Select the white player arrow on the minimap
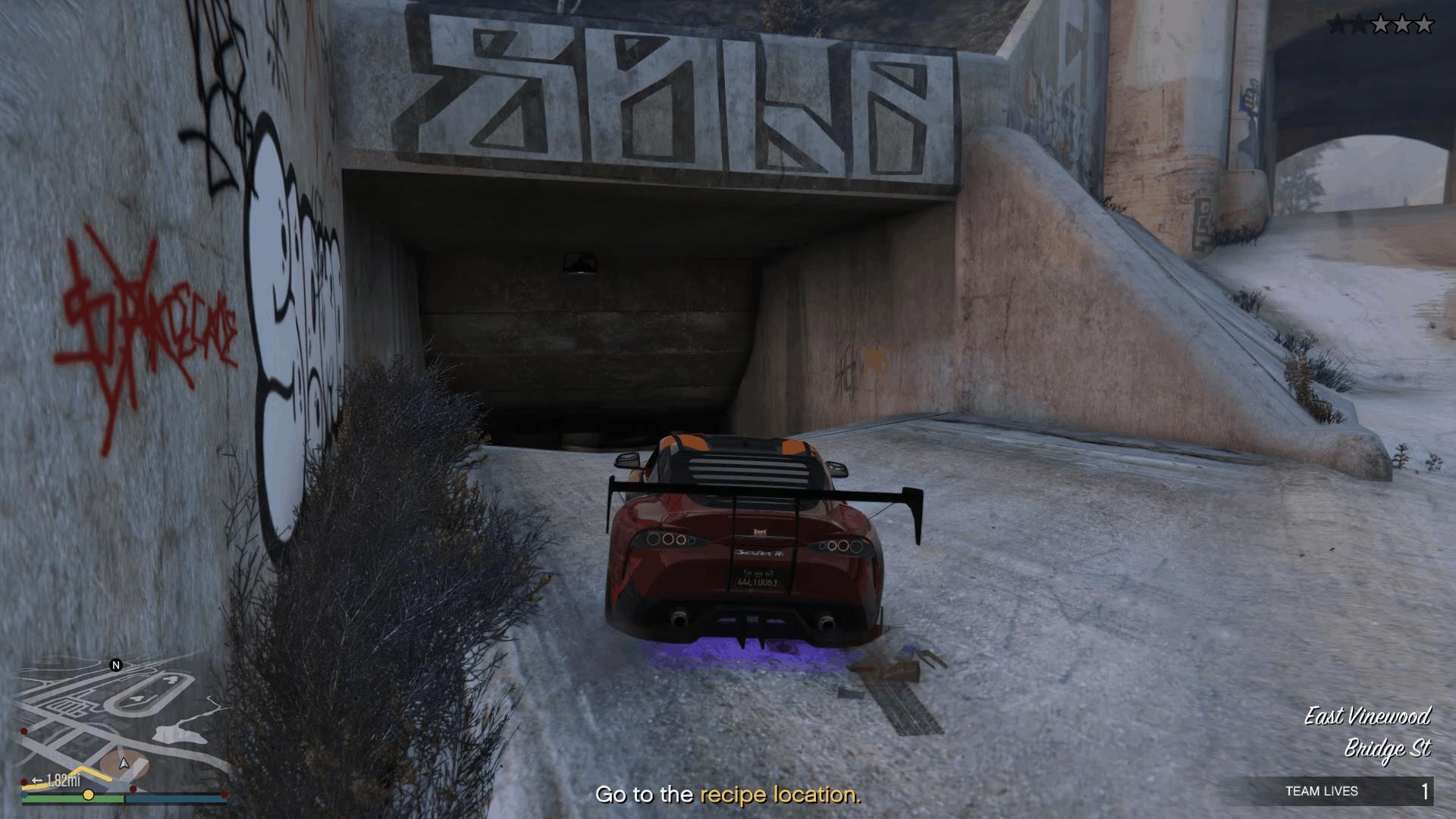The height and width of the screenshot is (819, 1456). [x=124, y=764]
